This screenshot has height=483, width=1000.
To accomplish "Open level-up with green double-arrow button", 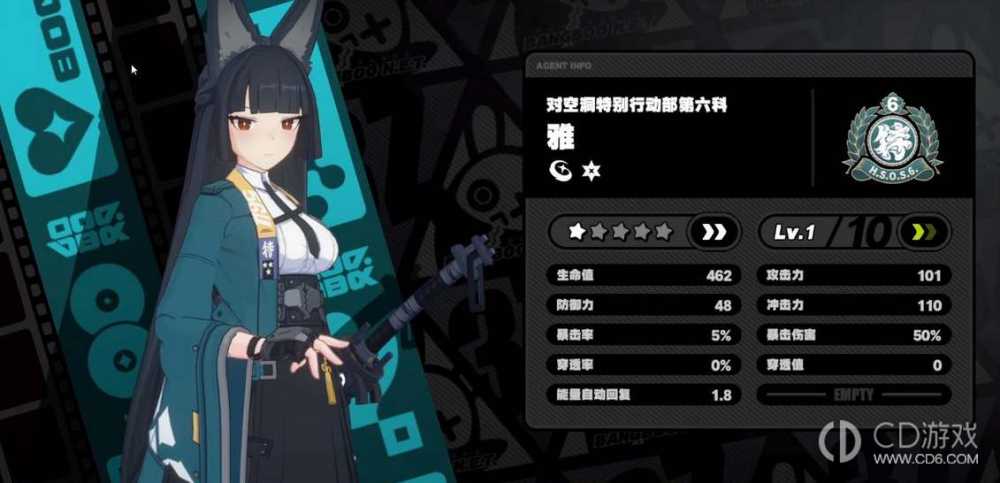I will coord(923,233).
